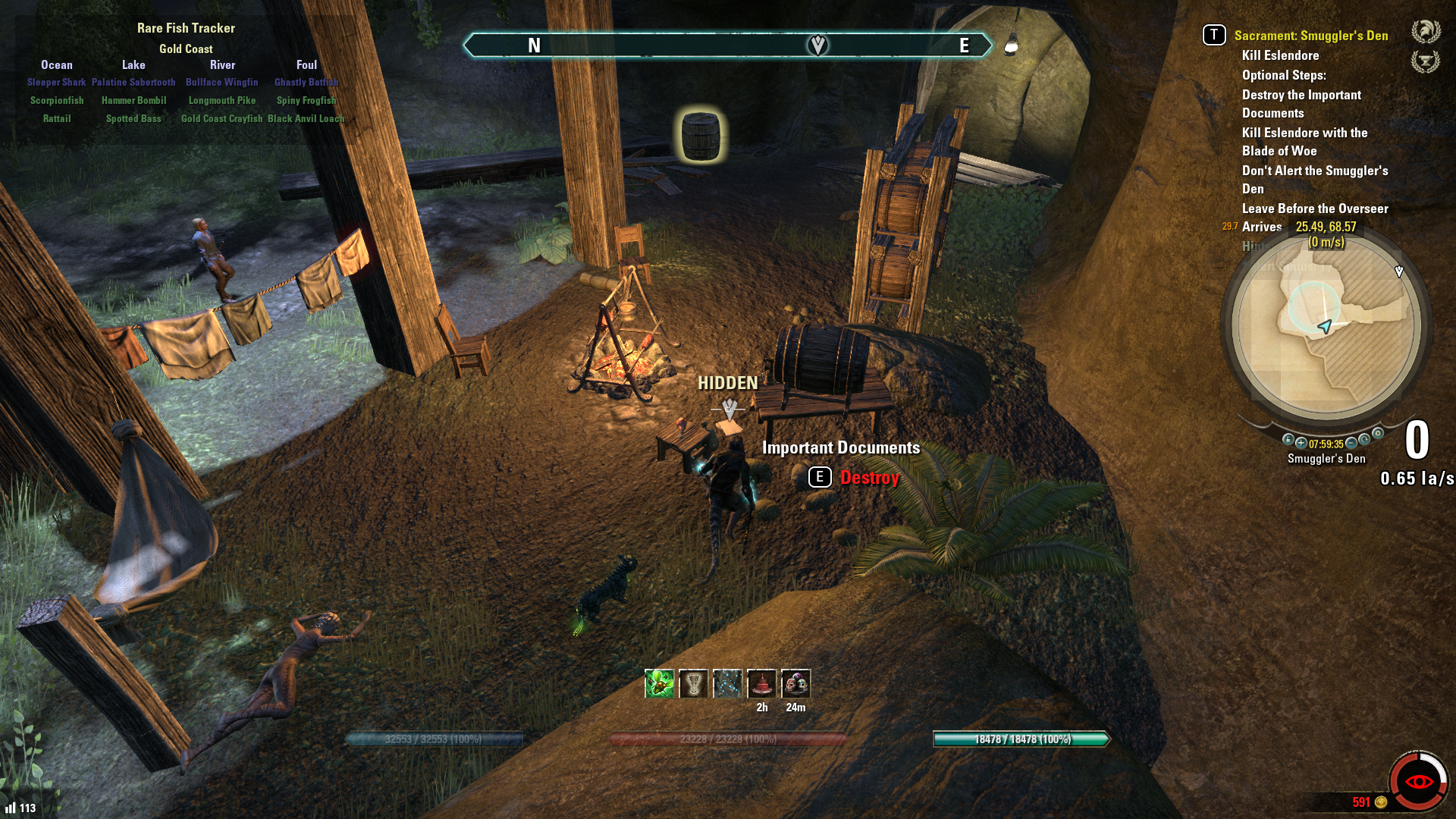Select the Sacrament: Smuggler's Den quest title
Screen dimensions: 1456x819
click(x=1310, y=36)
